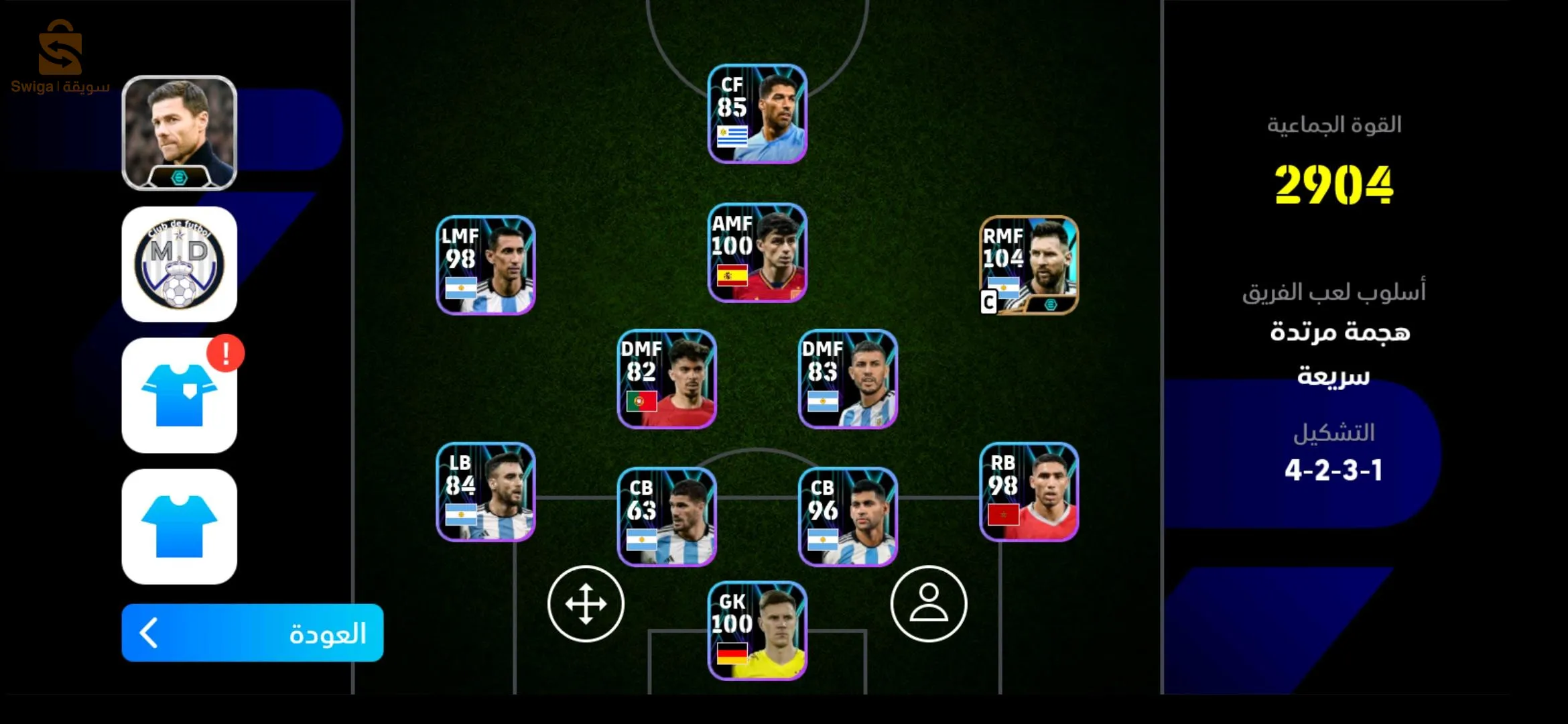This screenshot has width=1568, height=724.
Task: Open the manager portrait card
Action: [x=180, y=133]
